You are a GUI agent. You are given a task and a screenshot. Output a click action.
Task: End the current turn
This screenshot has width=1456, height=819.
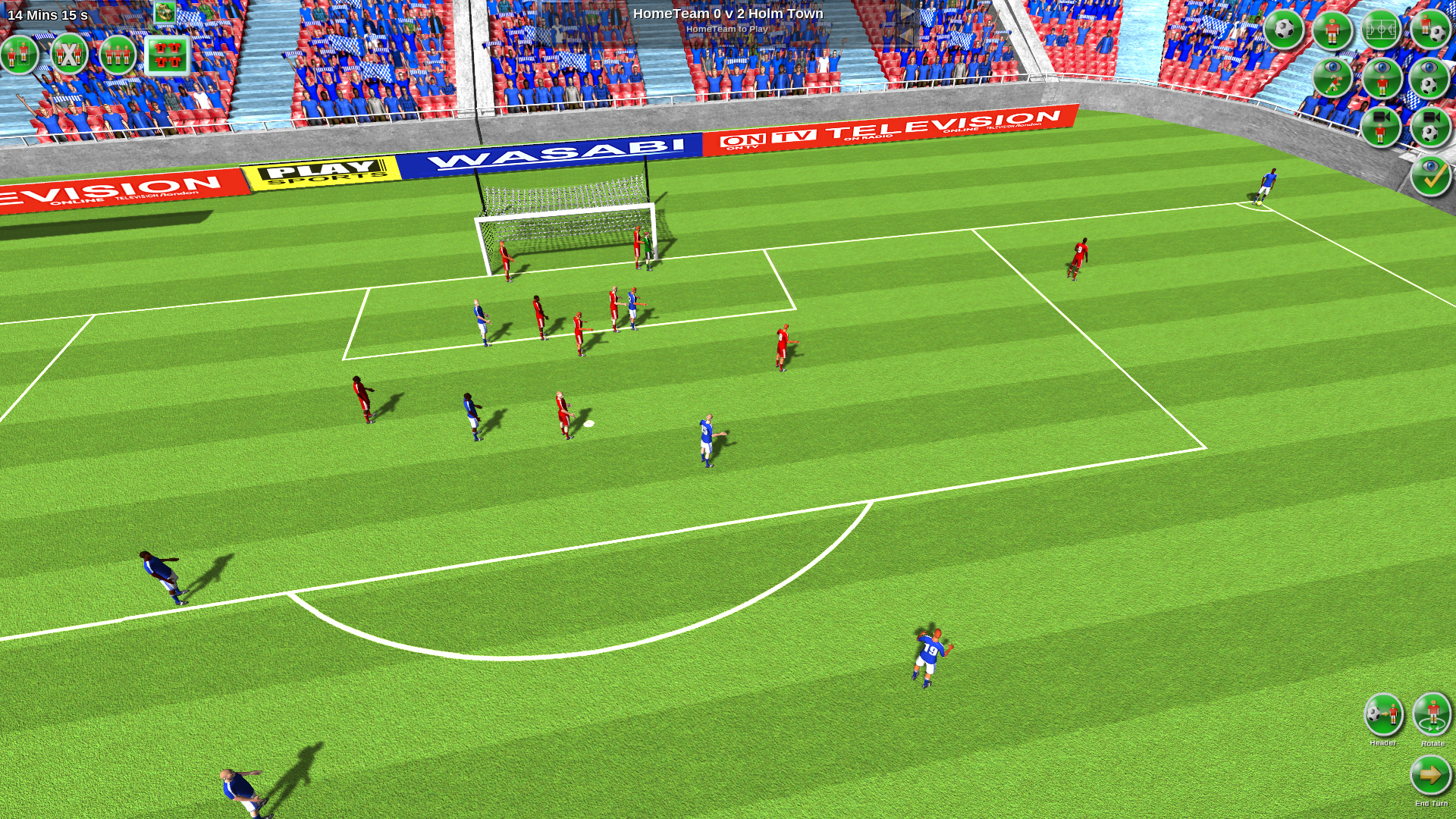coord(1430,775)
